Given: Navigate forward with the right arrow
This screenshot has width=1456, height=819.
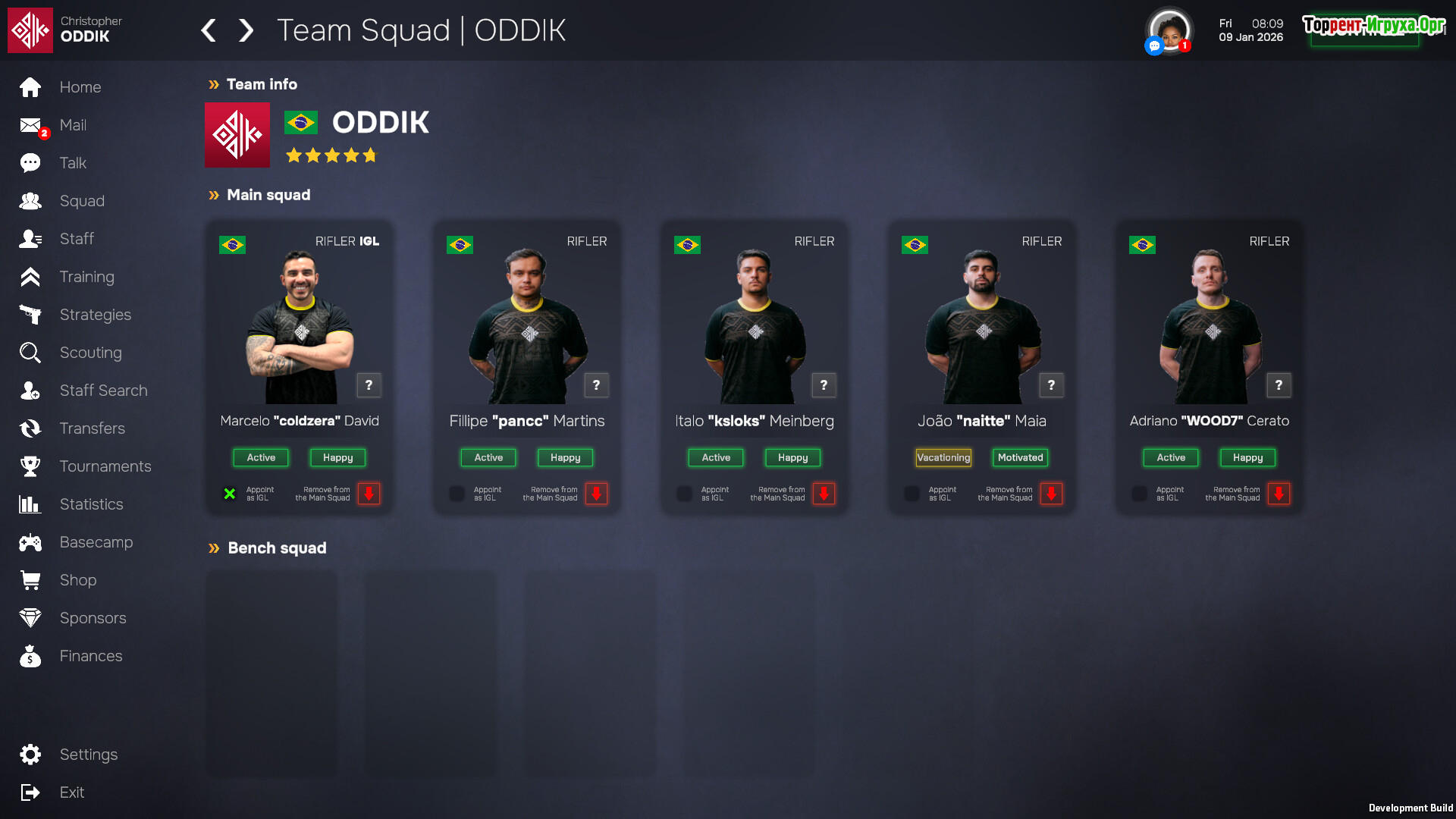Looking at the screenshot, I should (x=246, y=30).
